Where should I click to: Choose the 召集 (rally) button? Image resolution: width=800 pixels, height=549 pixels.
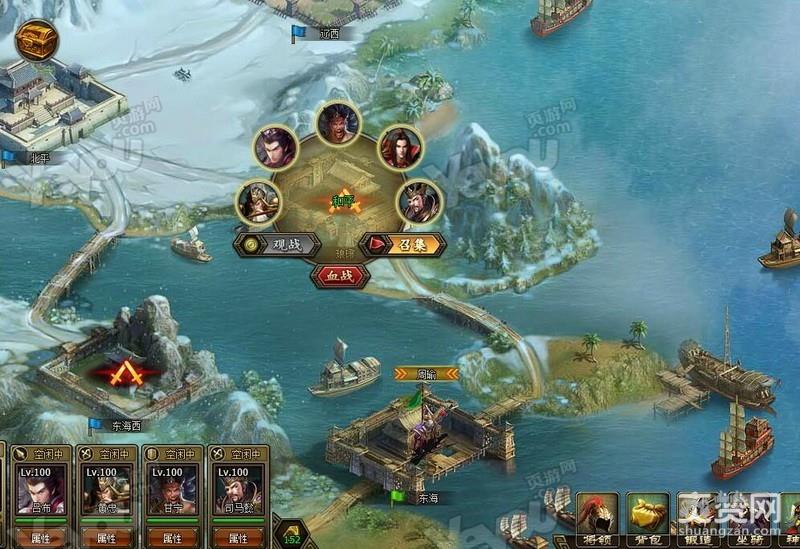(x=403, y=245)
